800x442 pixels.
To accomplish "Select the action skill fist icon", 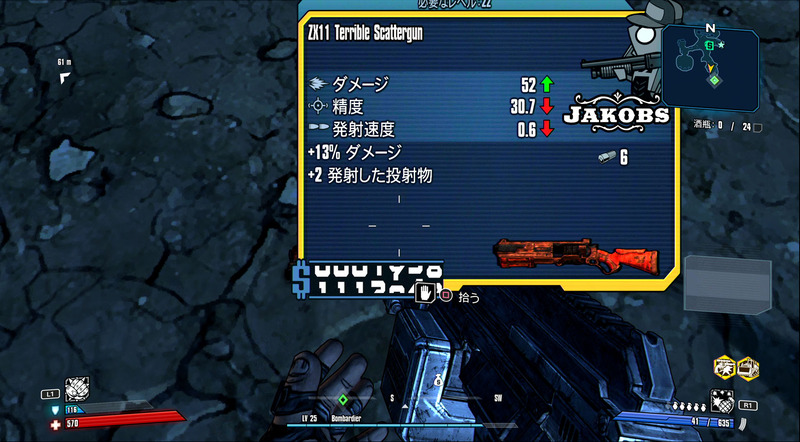I will pyautogui.click(x=77, y=389).
